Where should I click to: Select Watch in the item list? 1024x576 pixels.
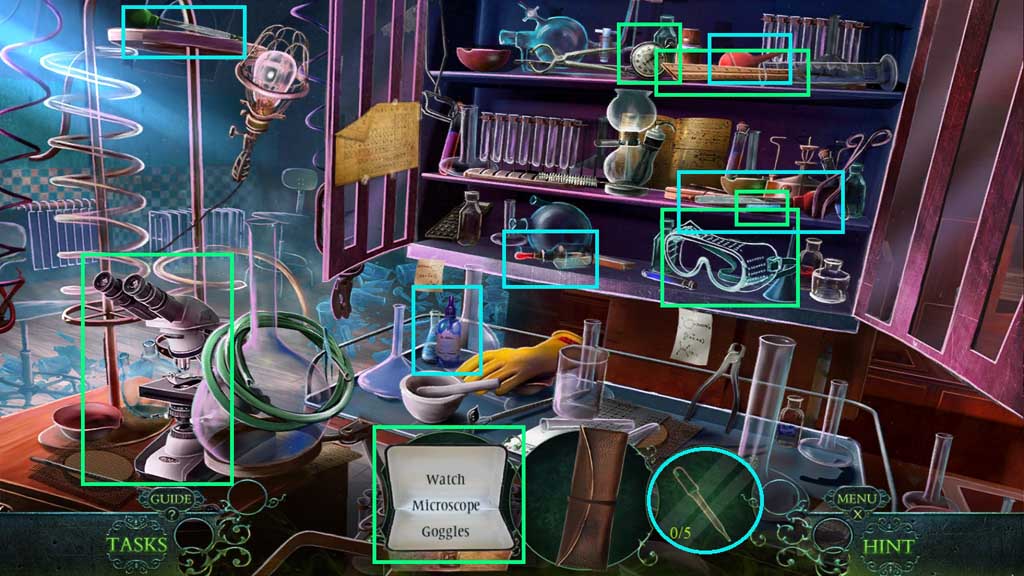[445, 480]
